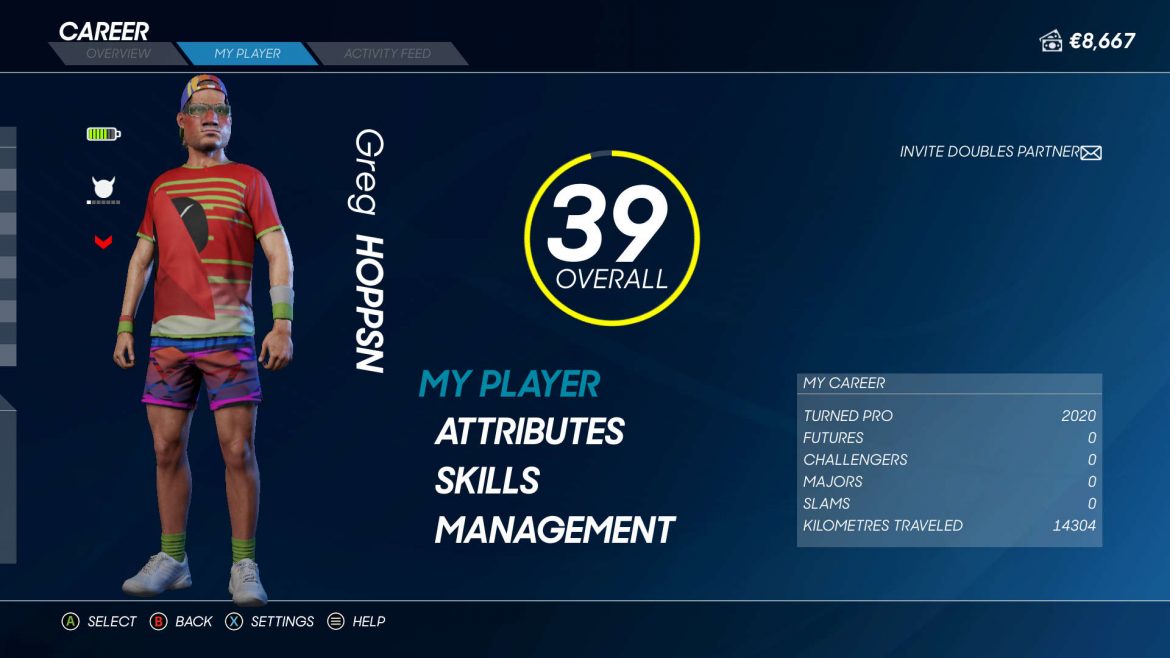Open the Activity Feed tab
This screenshot has width=1170, height=658.
[387, 54]
